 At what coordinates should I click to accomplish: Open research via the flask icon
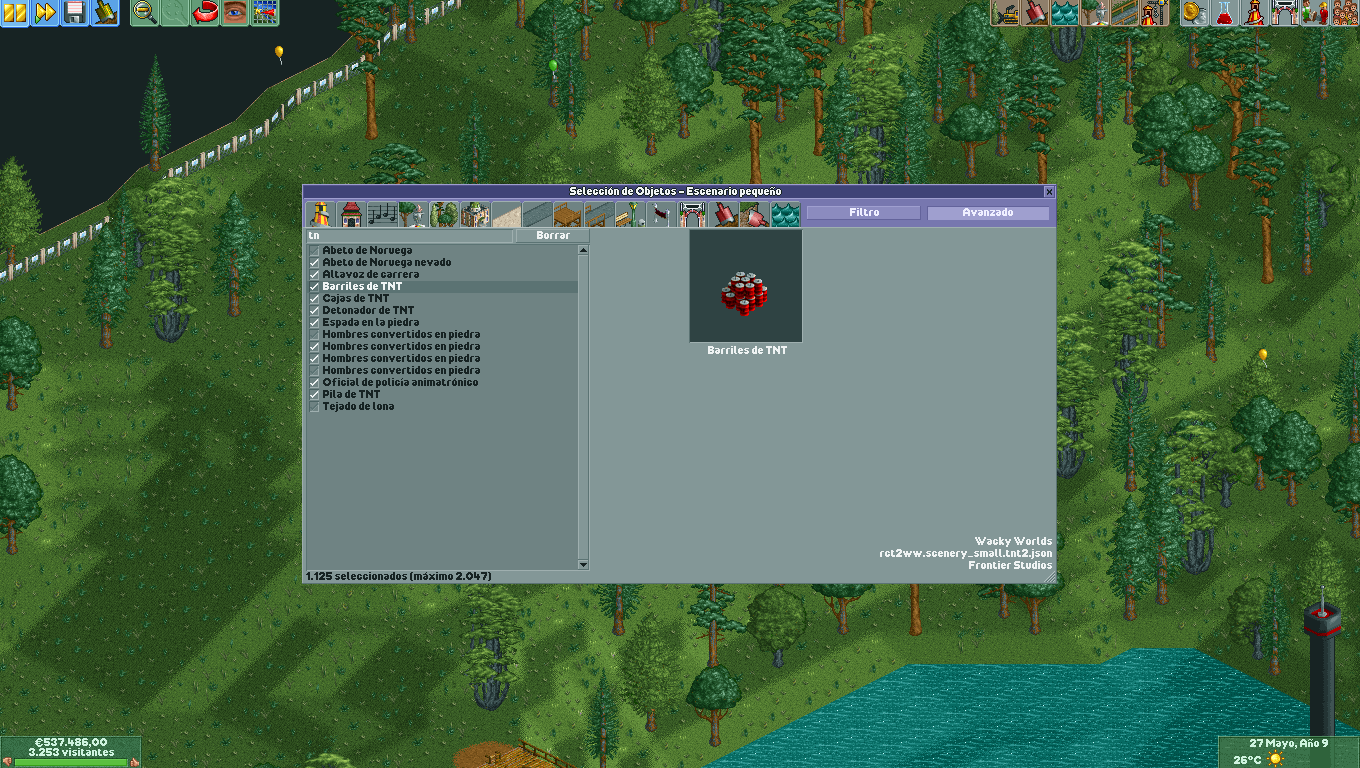[1223, 14]
